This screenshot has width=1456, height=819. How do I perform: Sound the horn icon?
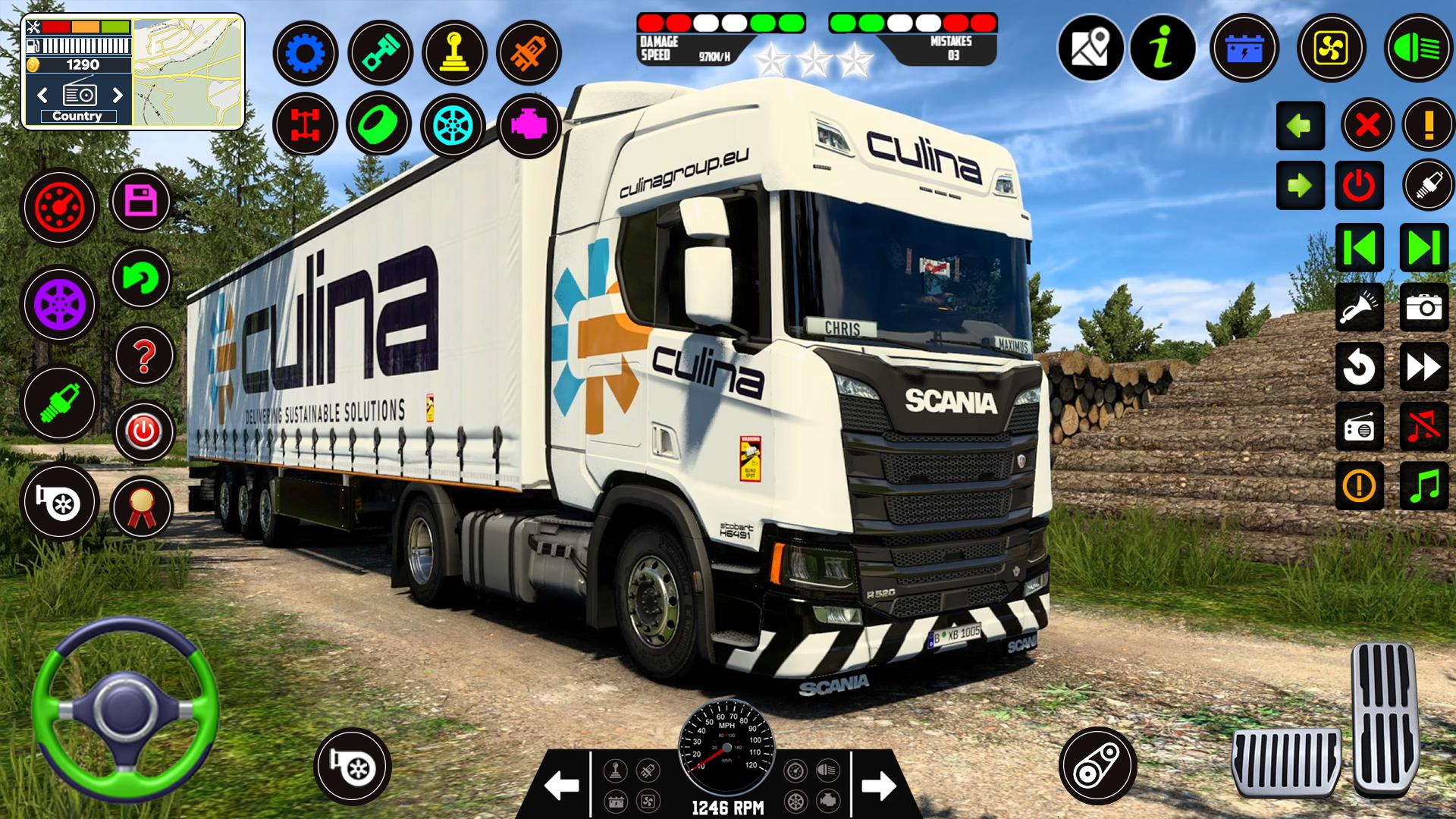(1359, 307)
